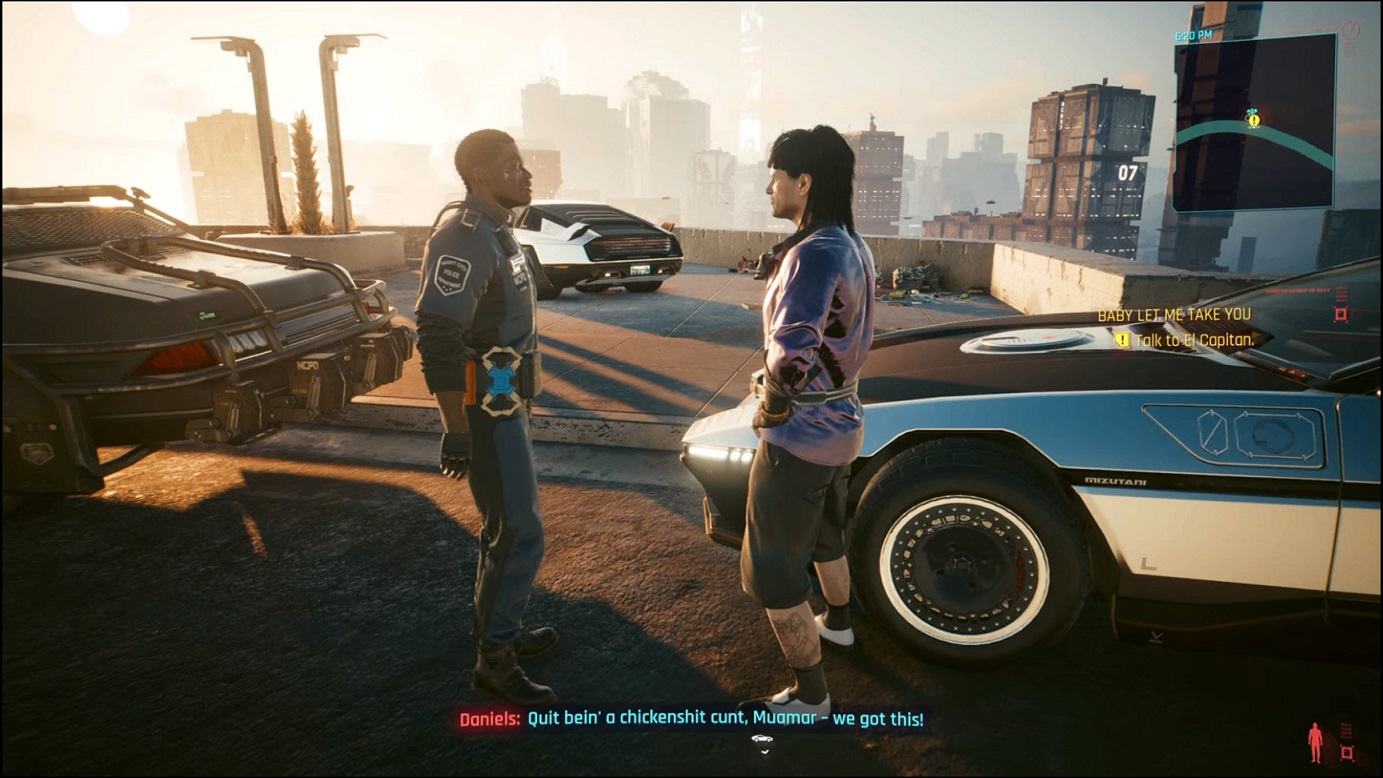The height and width of the screenshot is (778, 1383).
Task: Expand the chevron beneath the car summon icon
Action: (x=765, y=752)
